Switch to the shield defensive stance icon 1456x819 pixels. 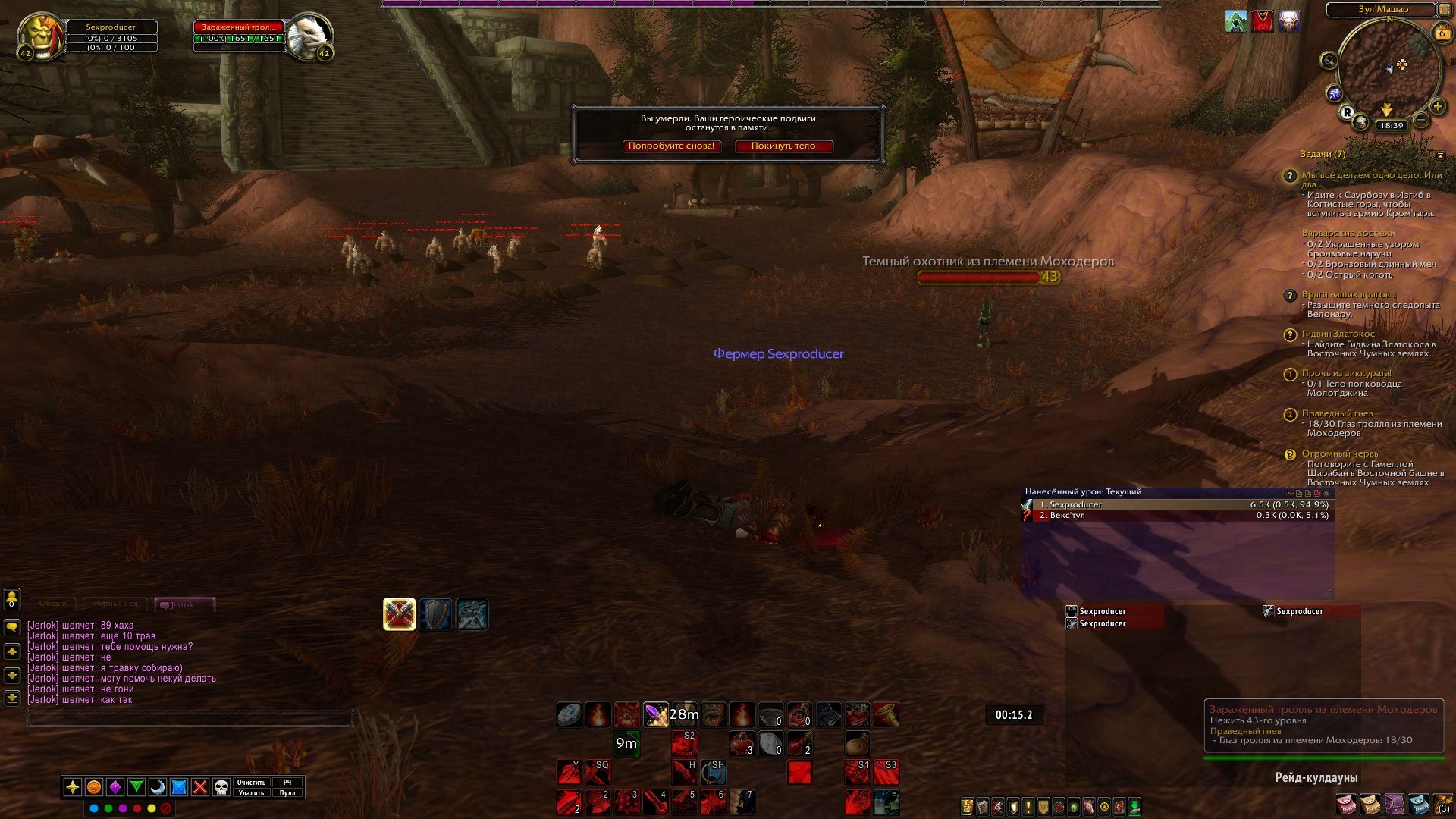coord(436,614)
